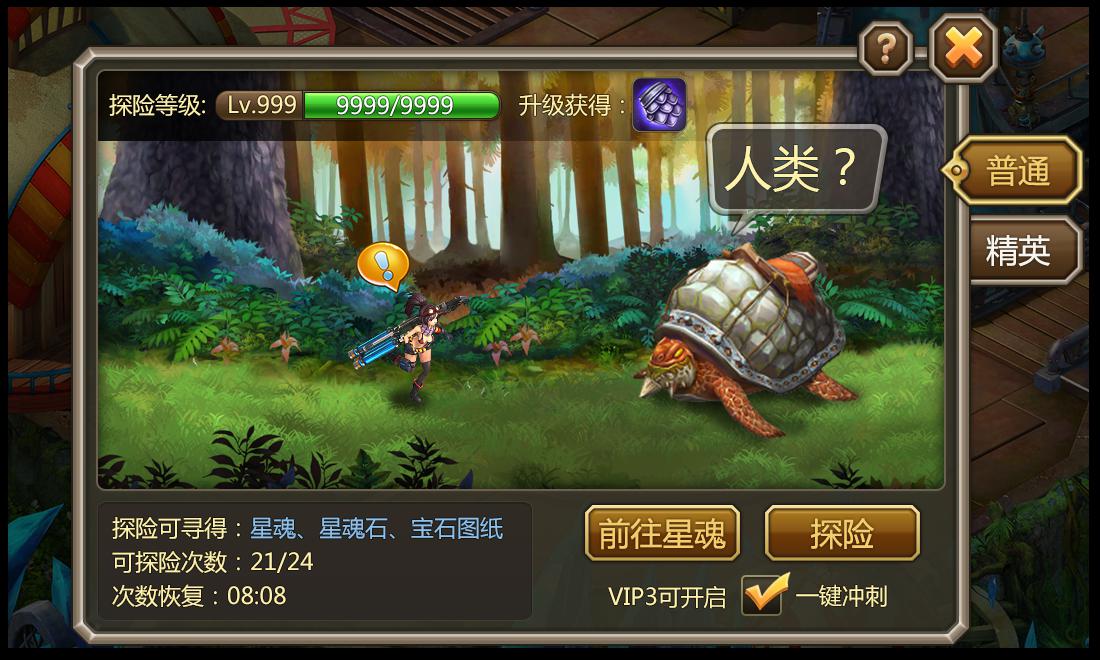Switch to the 普通 (Normal) tab

[1017, 172]
